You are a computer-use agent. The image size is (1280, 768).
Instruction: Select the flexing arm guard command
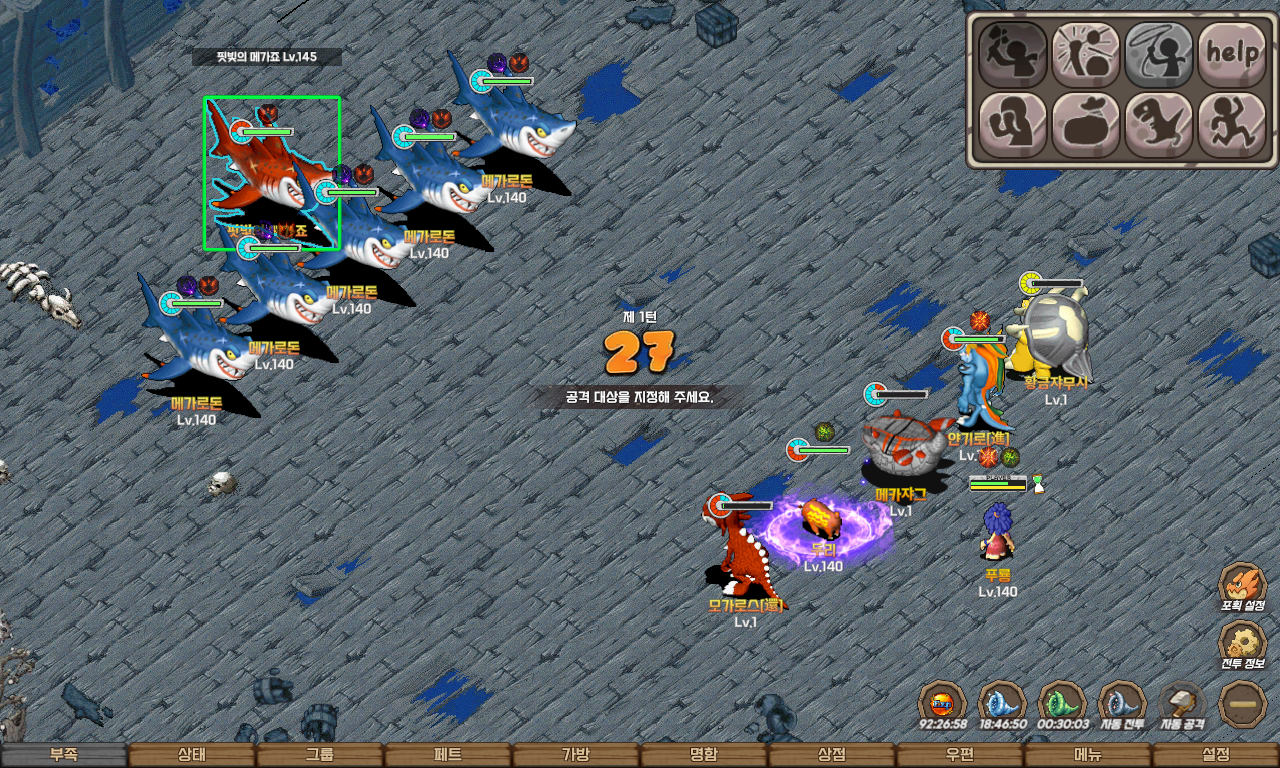tap(1012, 126)
